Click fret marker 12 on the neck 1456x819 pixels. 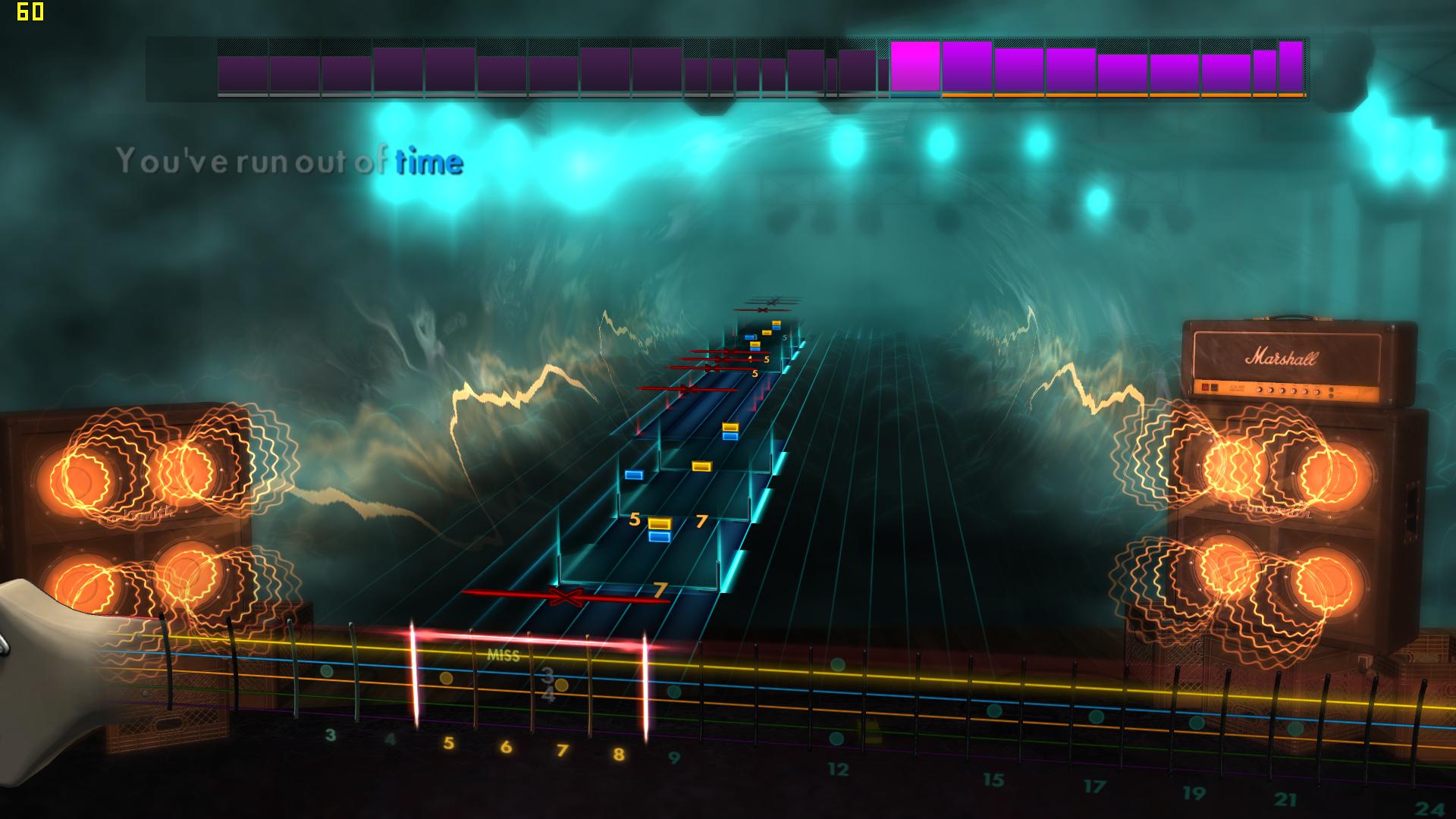837,768
